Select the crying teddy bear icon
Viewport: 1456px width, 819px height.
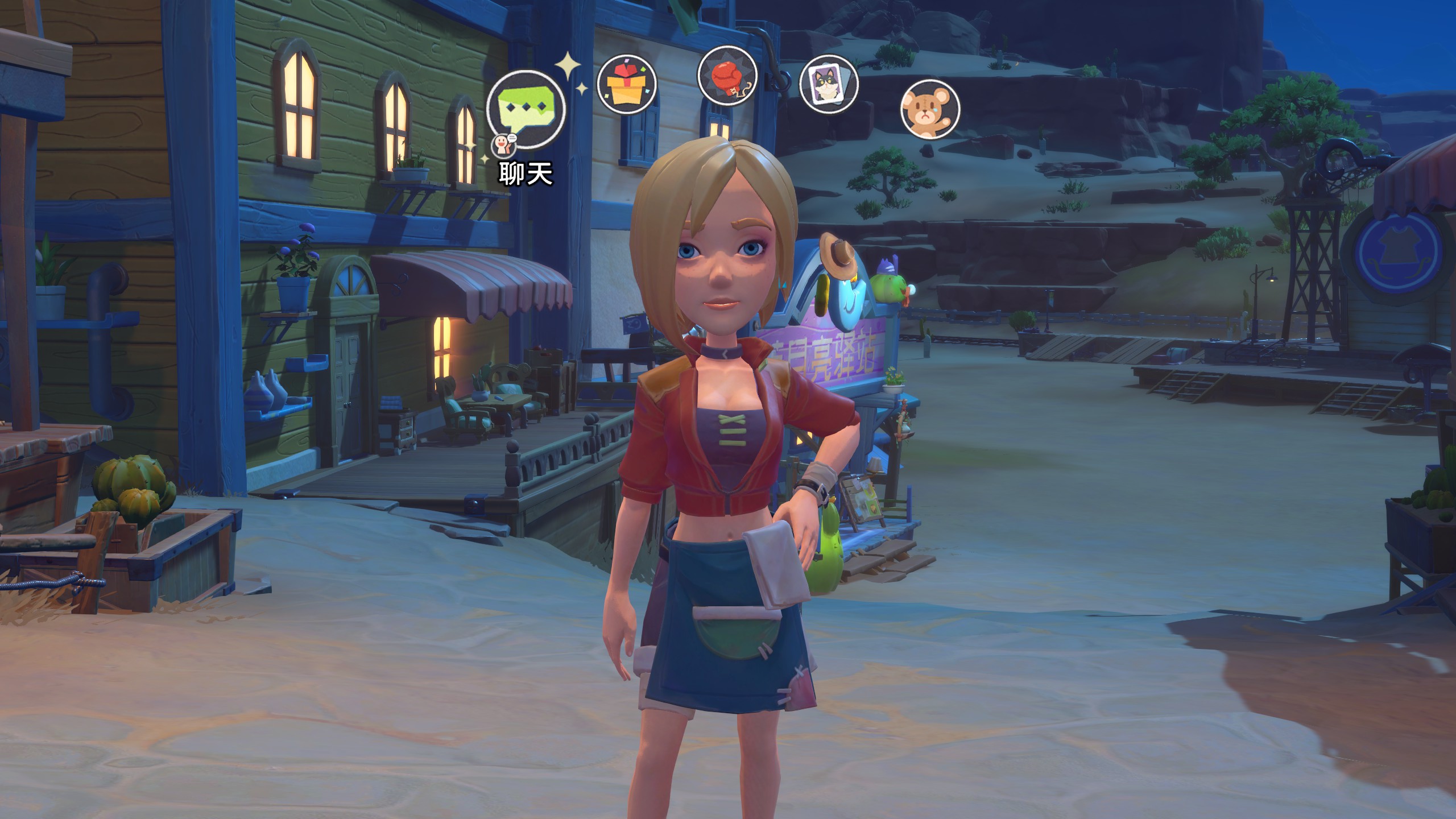point(930,109)
